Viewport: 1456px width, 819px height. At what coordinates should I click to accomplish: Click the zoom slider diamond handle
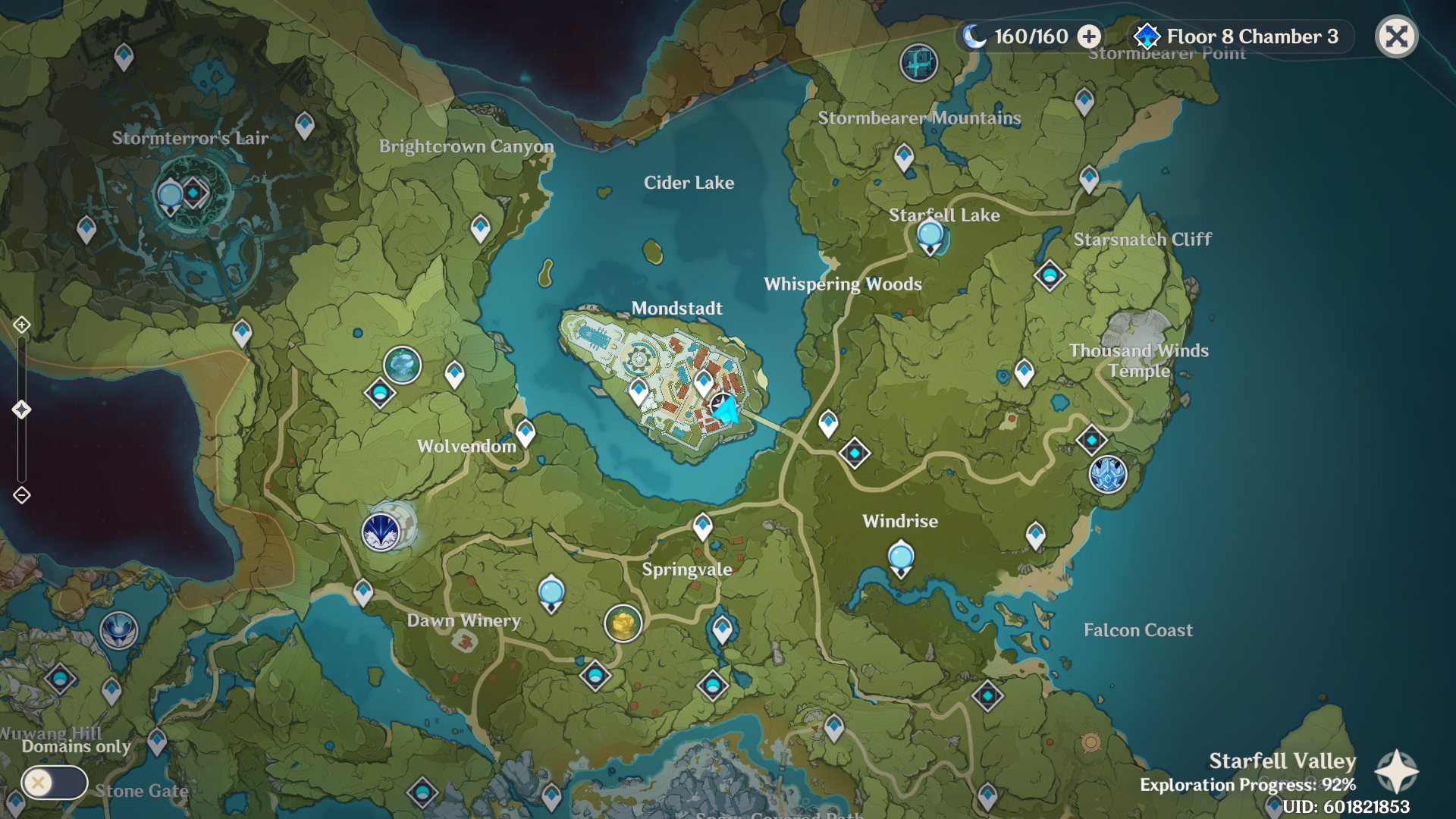click(x=21, y=409)
